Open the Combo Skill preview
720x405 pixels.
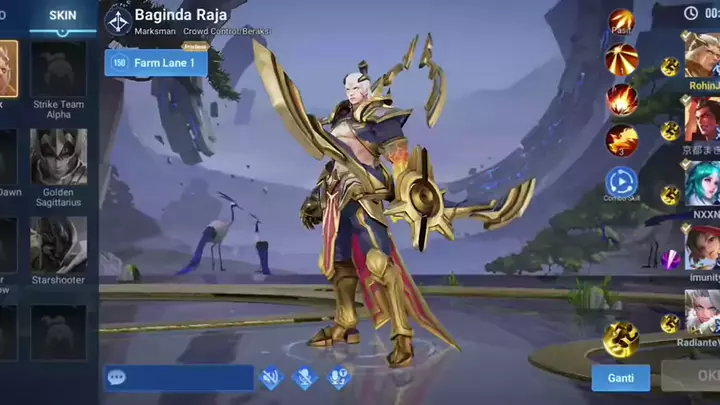(x=621, y=182)
